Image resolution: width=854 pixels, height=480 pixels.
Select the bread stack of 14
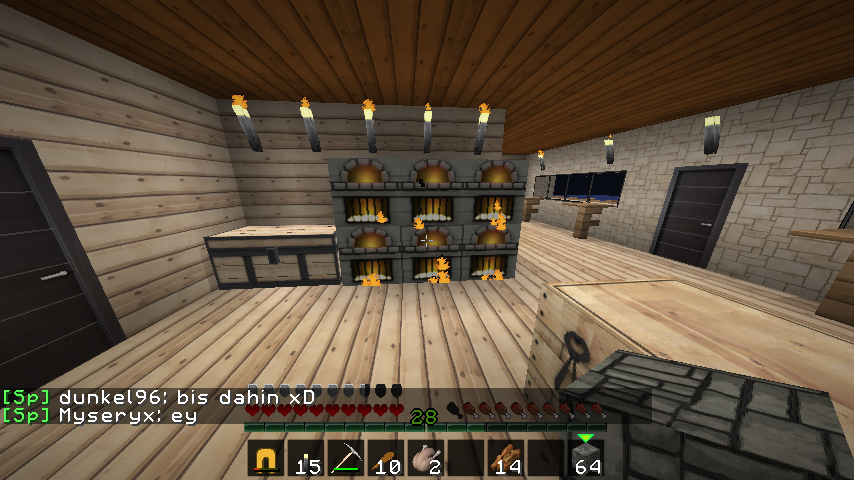point(506,459)
